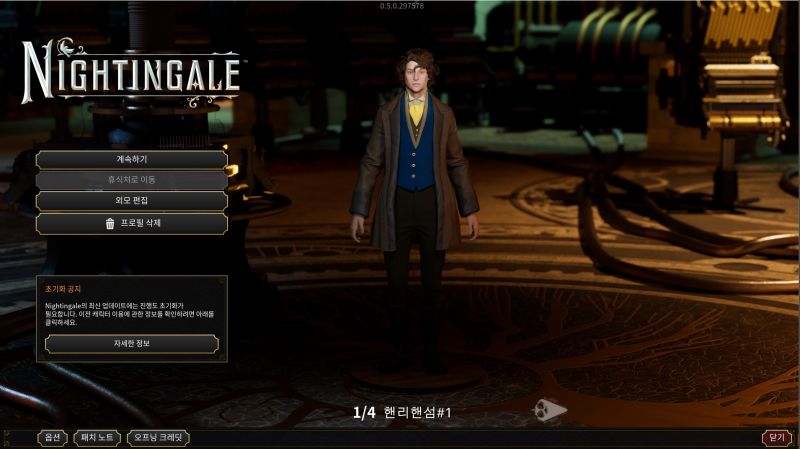
Task: Continue with the 계속하기 button
Action: (131, 159)
